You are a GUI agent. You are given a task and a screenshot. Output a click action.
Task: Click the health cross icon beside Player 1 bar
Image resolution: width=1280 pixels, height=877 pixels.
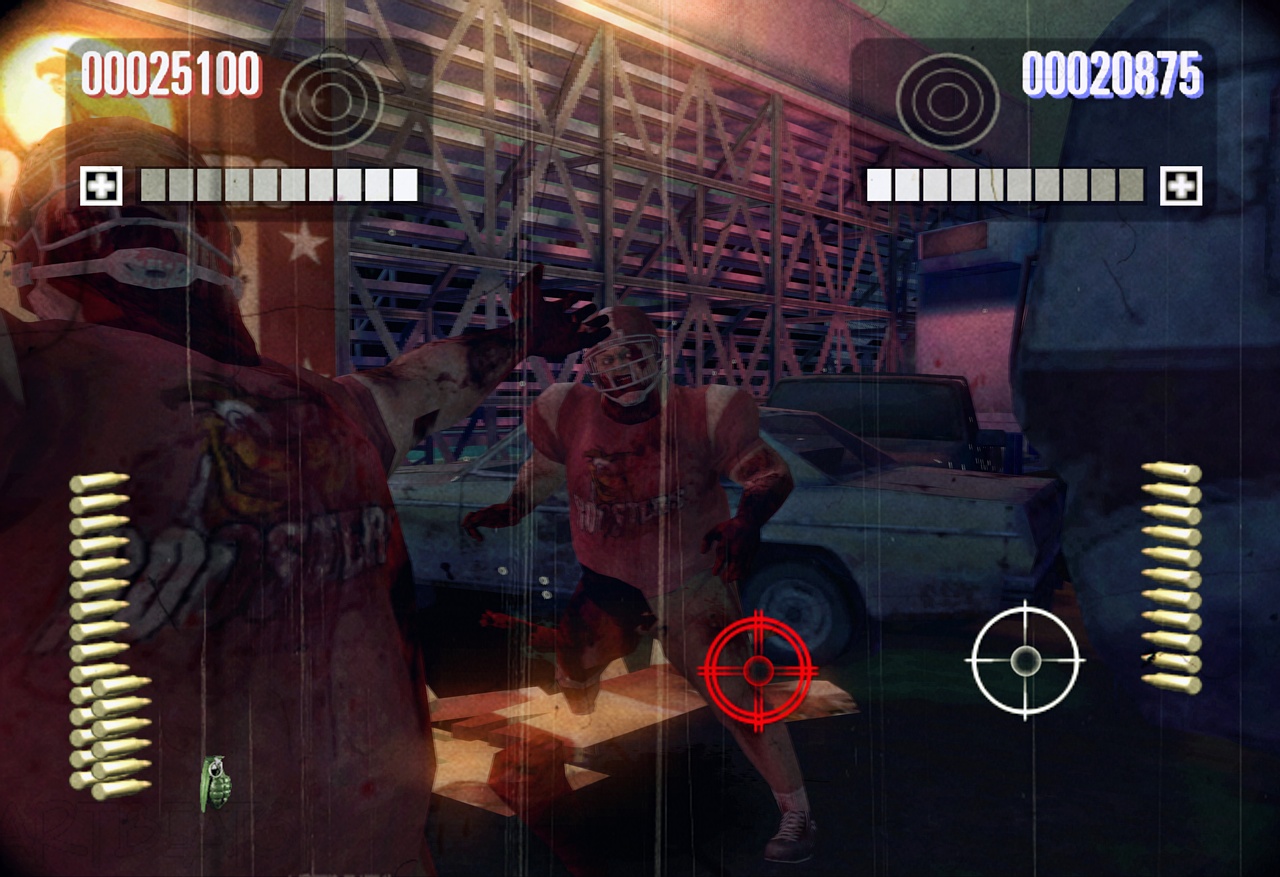pos(99,184)
